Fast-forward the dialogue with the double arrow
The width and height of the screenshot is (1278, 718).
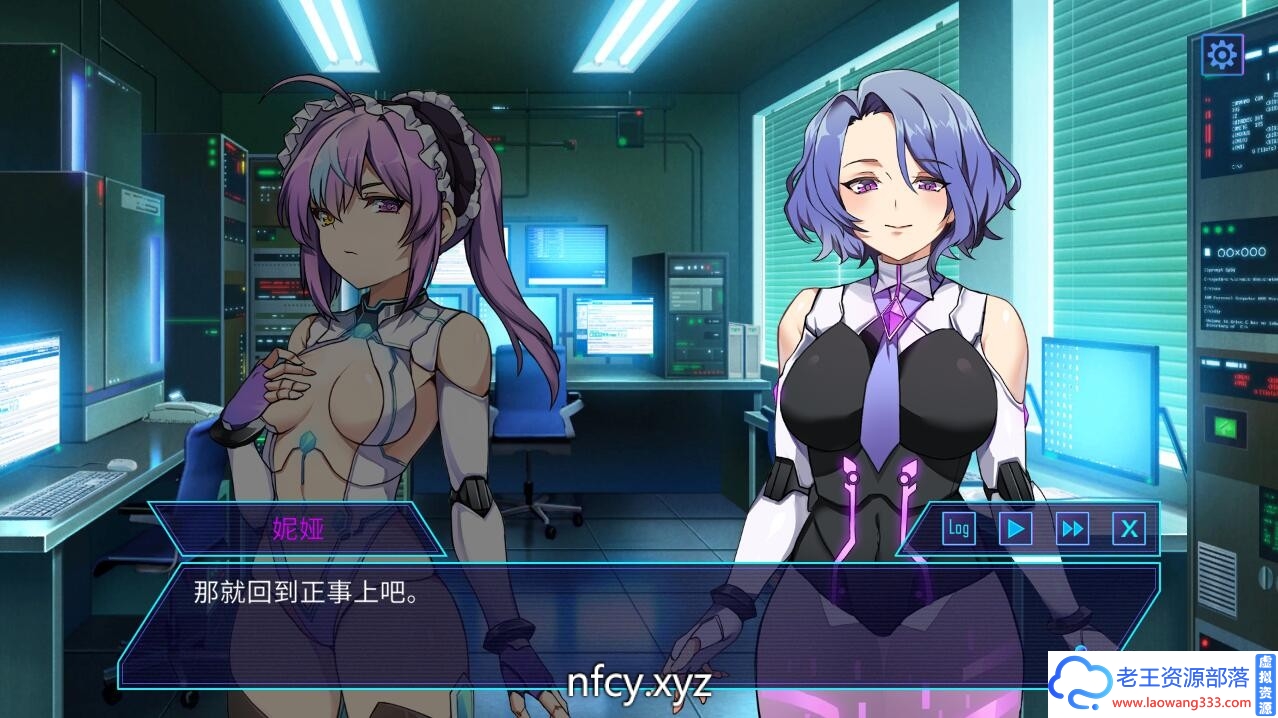pos(1073,528)
